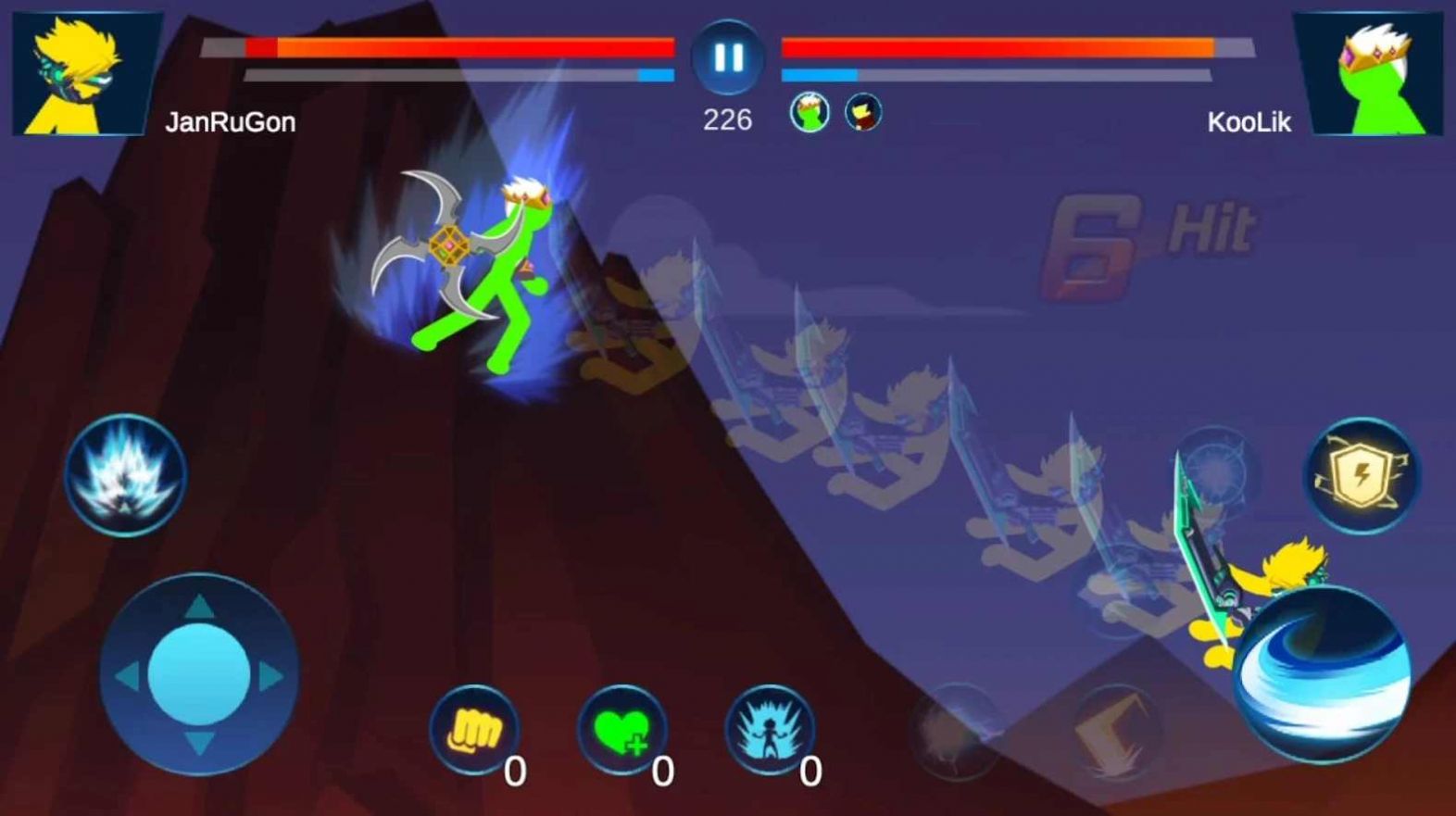Tap the match timer showing 226
Image resolution: width=1456 pixels, height=816 pixels.
(725, 119)
